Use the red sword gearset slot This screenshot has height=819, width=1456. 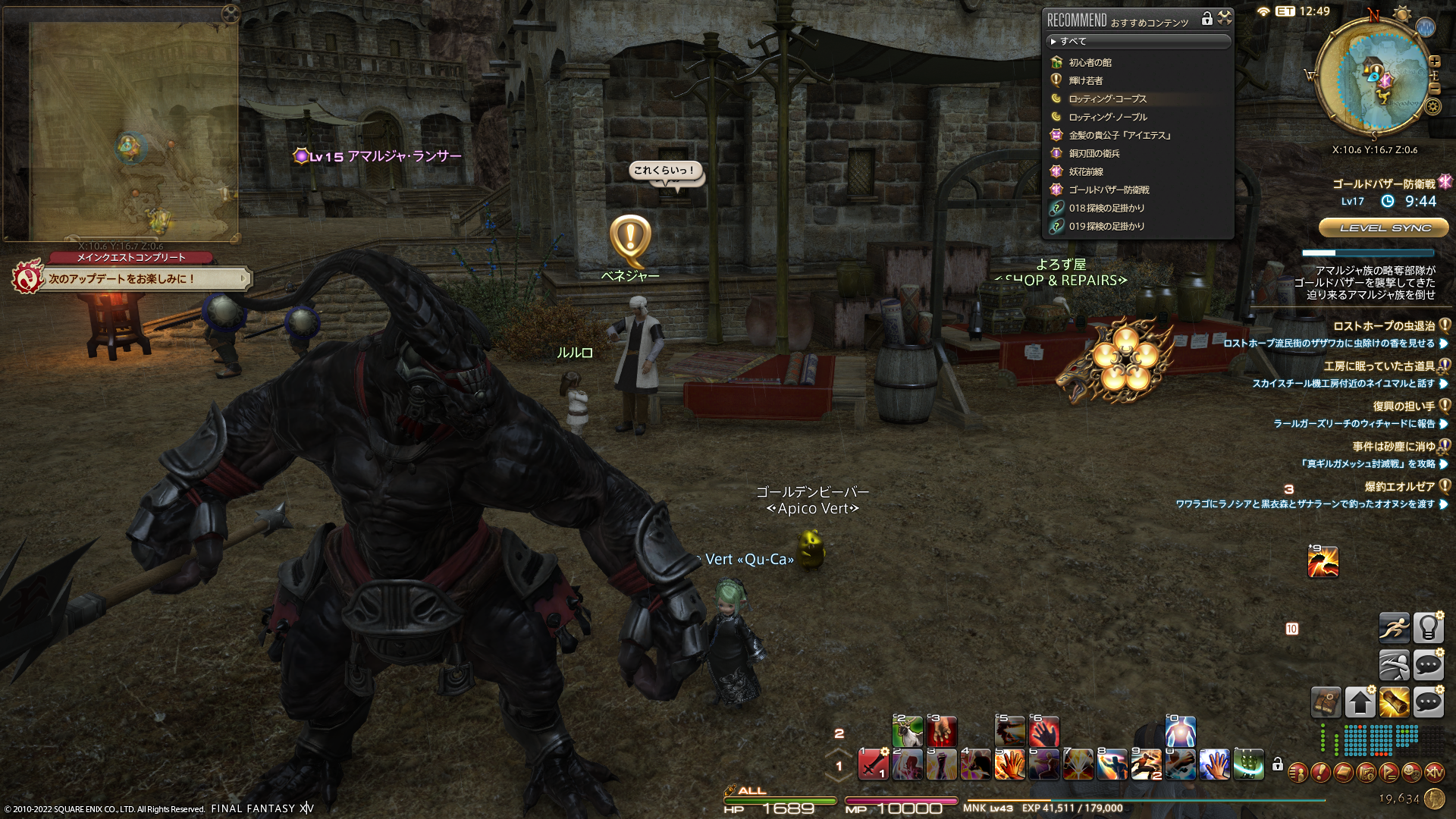[873, 764]
